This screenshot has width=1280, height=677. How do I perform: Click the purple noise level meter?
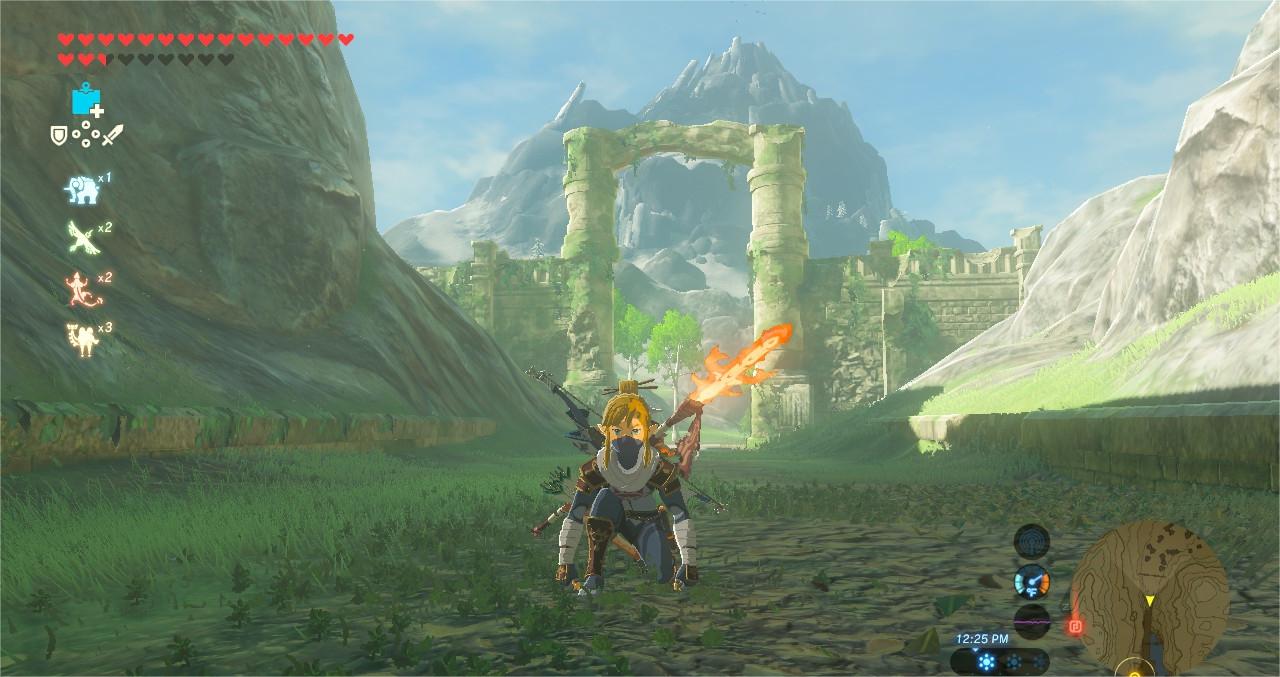pos(1031,620)
